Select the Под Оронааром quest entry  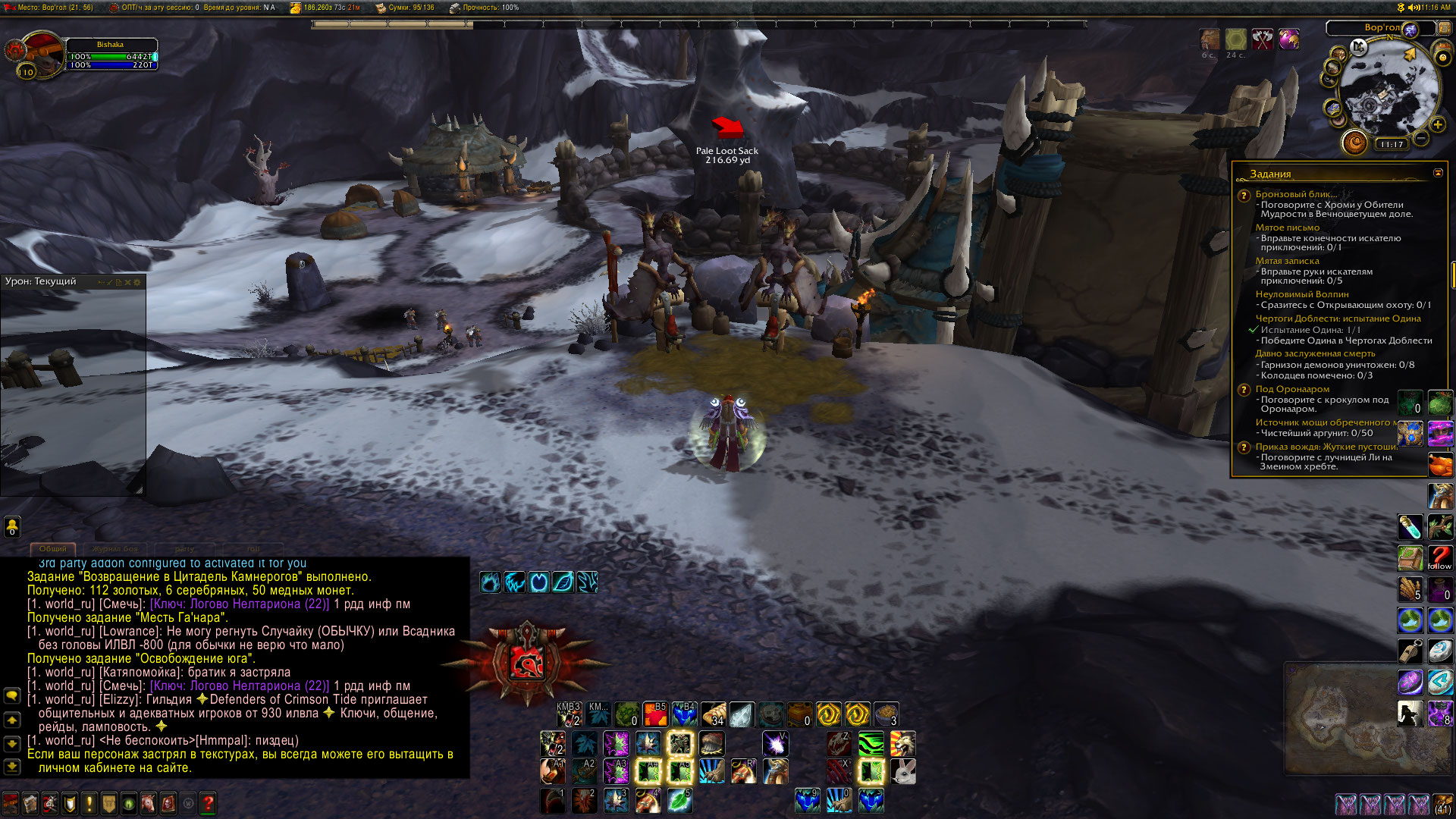(x=1291, y=389)
